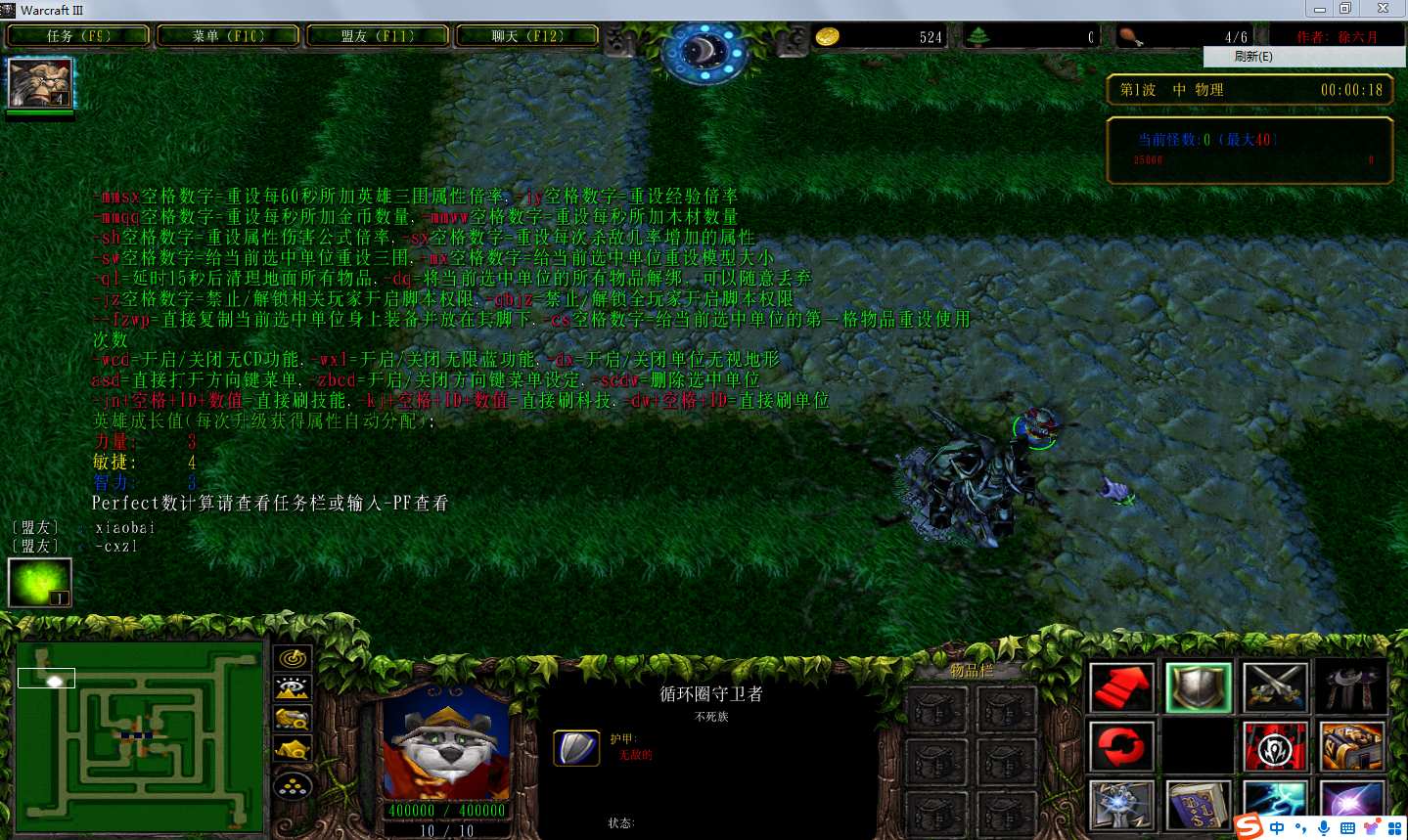Minimize the Warcraft III window

pos(1320,9)
